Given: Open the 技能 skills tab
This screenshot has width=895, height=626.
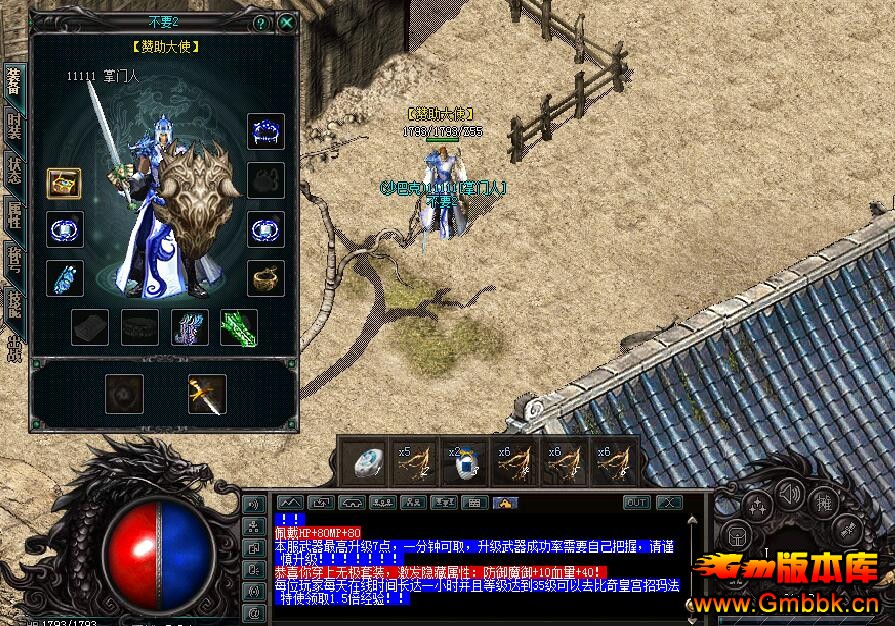Looking at the screenshot, I should (14, 302).
